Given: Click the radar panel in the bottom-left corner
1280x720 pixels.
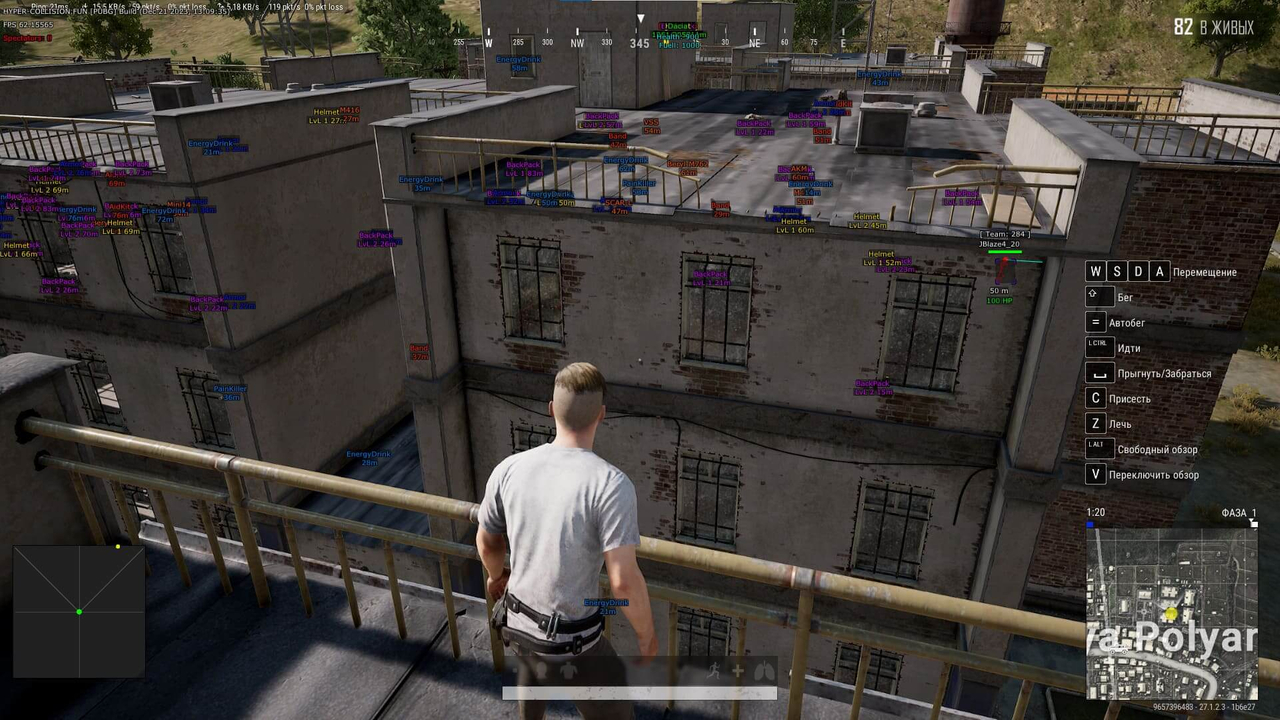Looking at the screenshot, I should 78,612.
